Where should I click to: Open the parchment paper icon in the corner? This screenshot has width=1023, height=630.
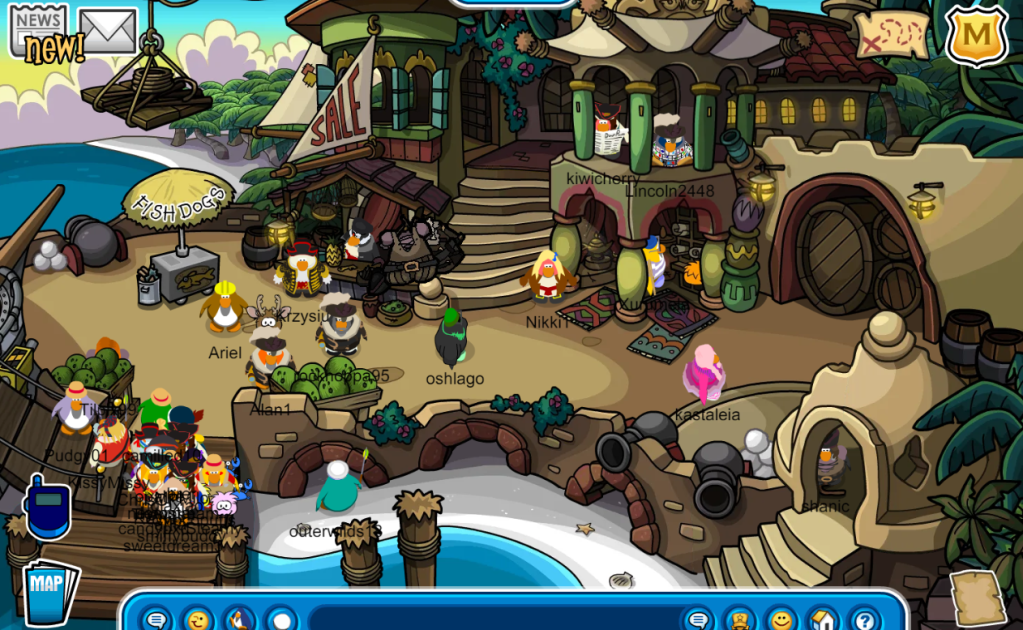[977, 598]
